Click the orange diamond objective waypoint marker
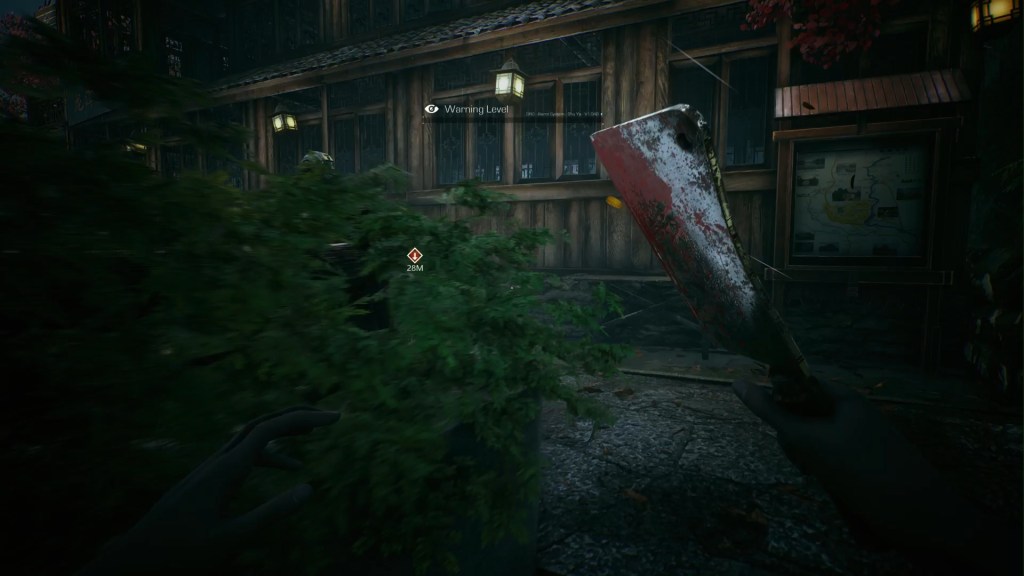The height and width of the screenshot is (576, 1024). [414, 255]
